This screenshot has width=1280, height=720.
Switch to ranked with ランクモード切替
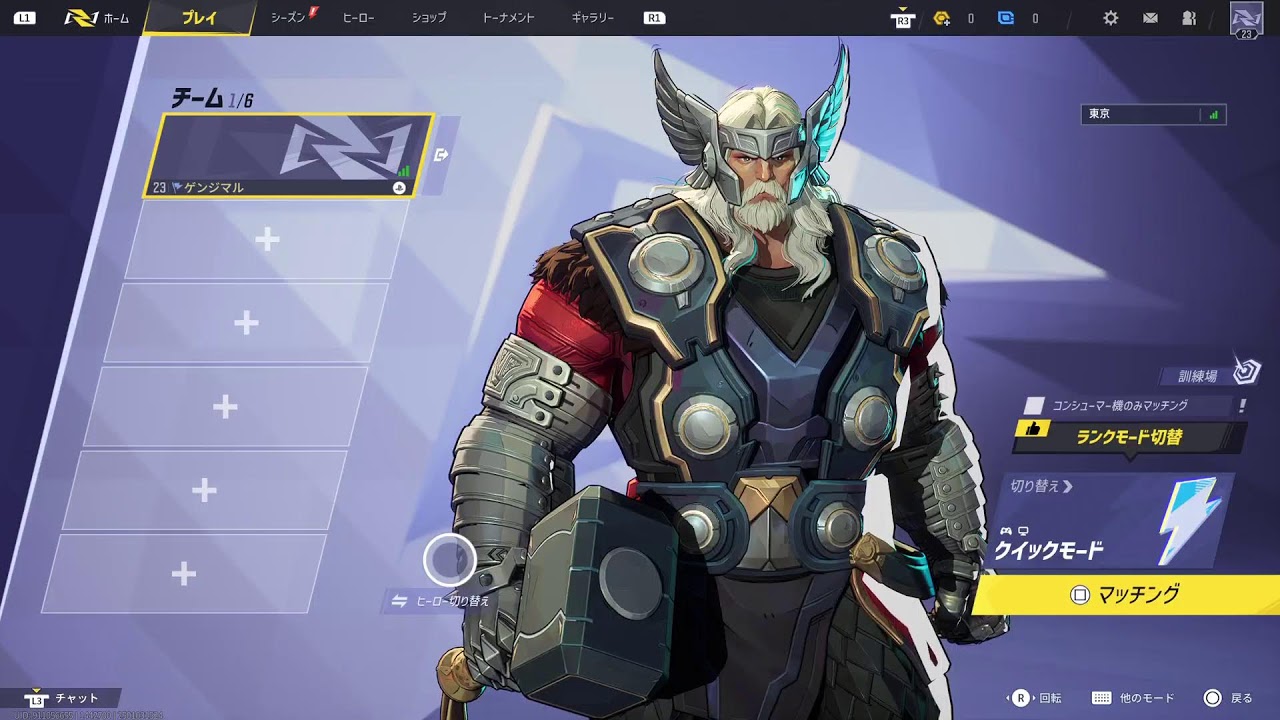(x=1129, y=437)
